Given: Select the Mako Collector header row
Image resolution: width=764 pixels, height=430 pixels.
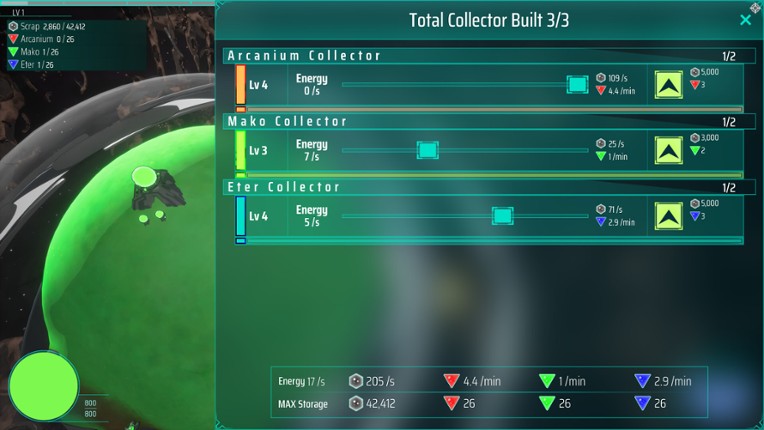Looking at the screenshot, I should coord(480,122).
